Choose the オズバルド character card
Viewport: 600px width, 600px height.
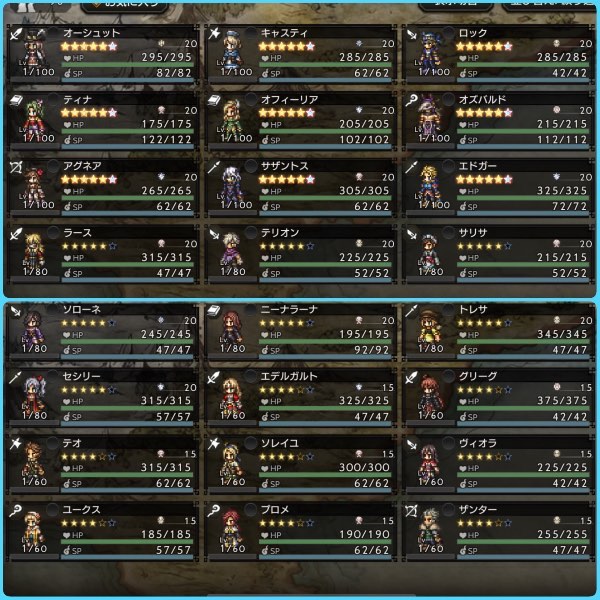click(498, 120)
